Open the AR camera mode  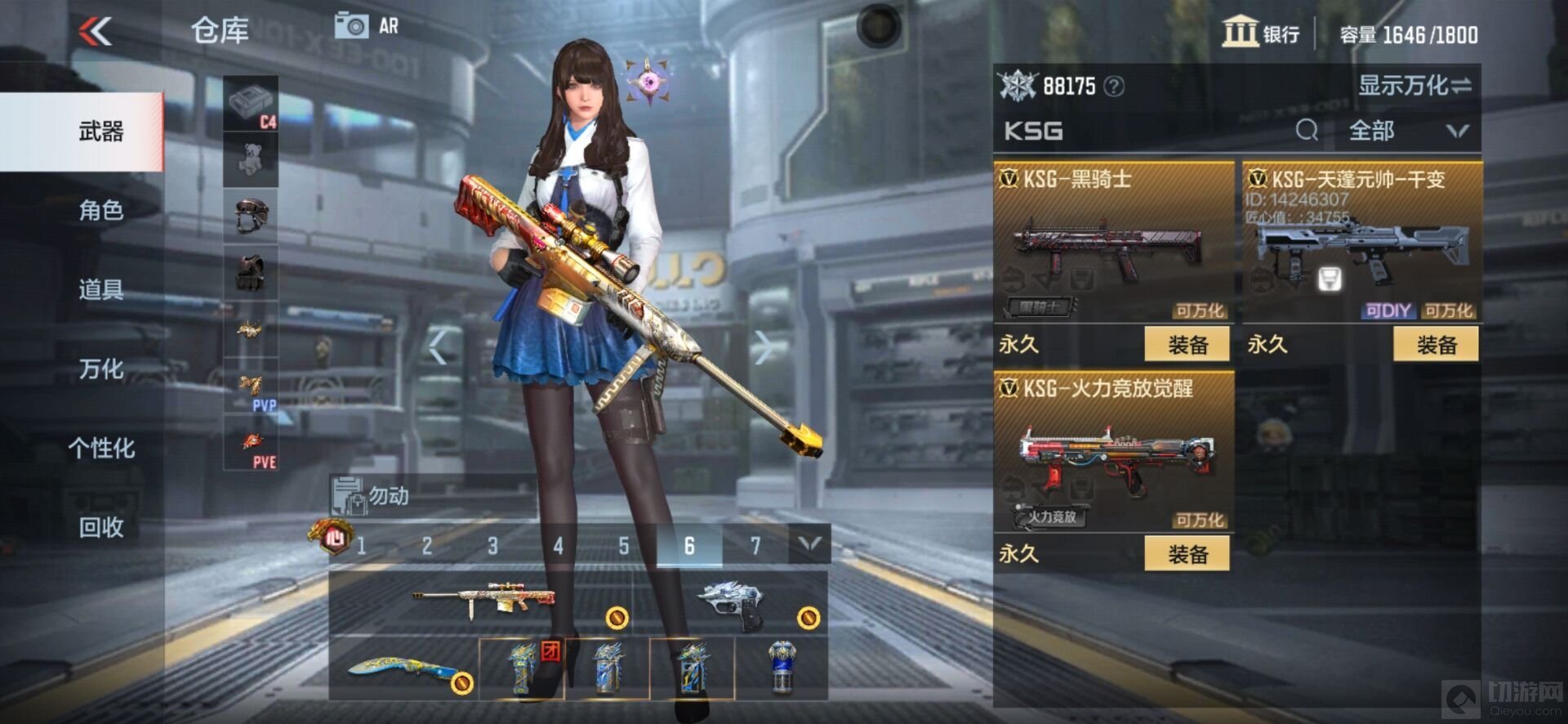(367, 26)
